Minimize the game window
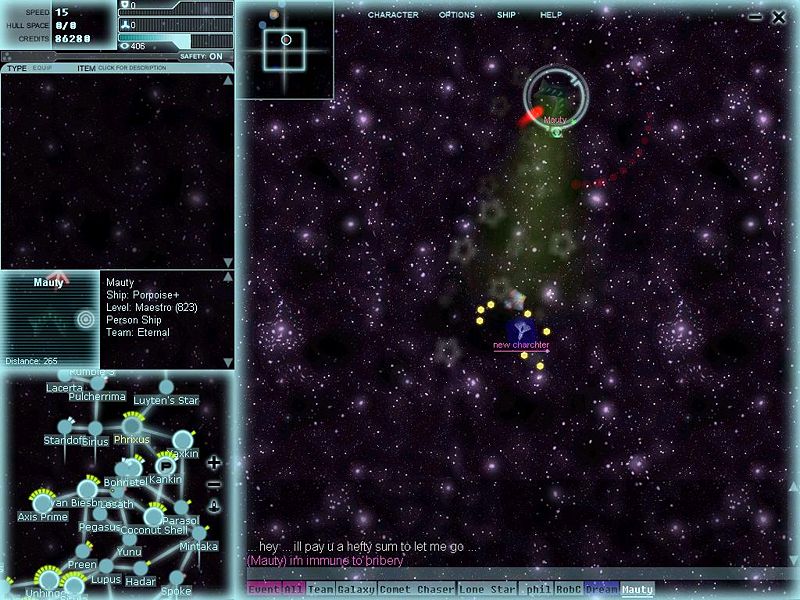The height and width of the screenshot is (600, 800). 755,17
